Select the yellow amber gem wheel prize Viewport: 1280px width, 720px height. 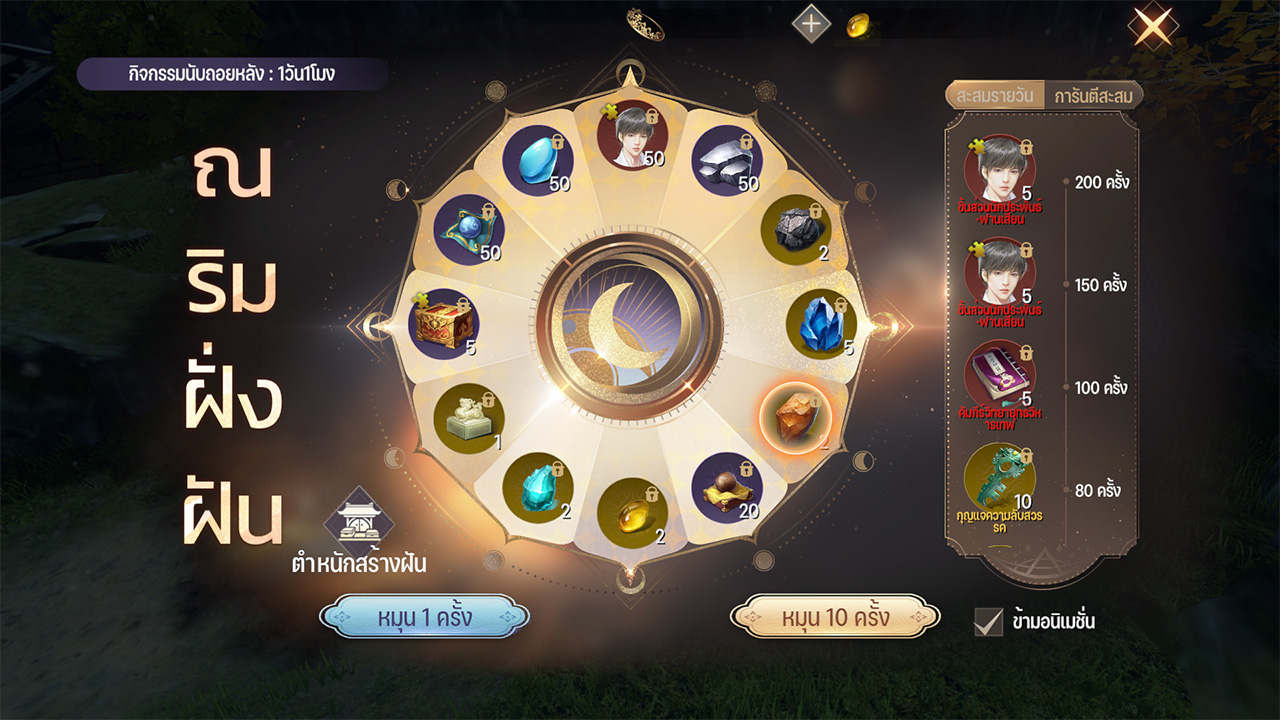pyautogui.click(x=632, y=512)
